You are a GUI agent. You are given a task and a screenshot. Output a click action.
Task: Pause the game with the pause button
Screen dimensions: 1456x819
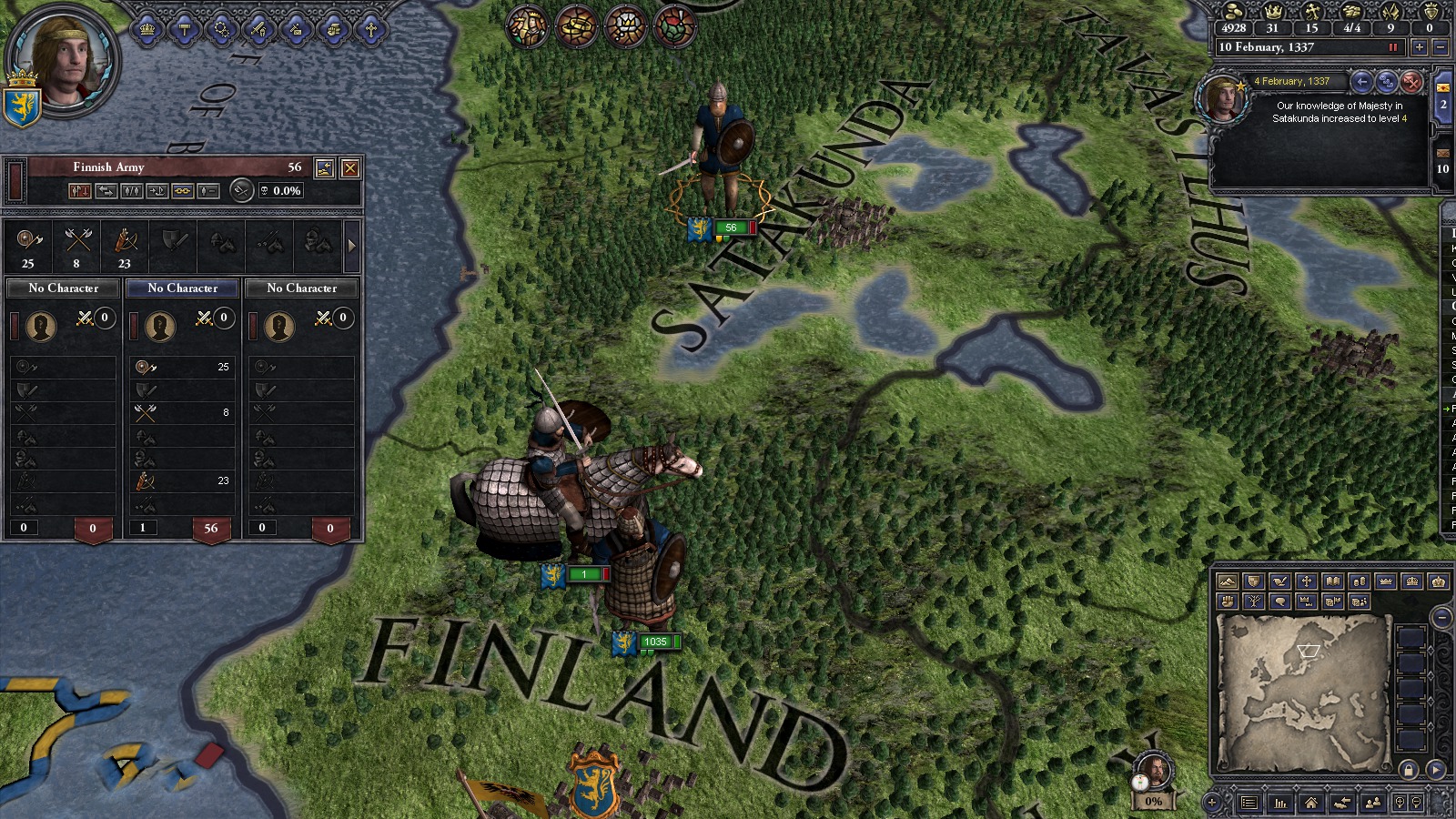(1393, 47)
